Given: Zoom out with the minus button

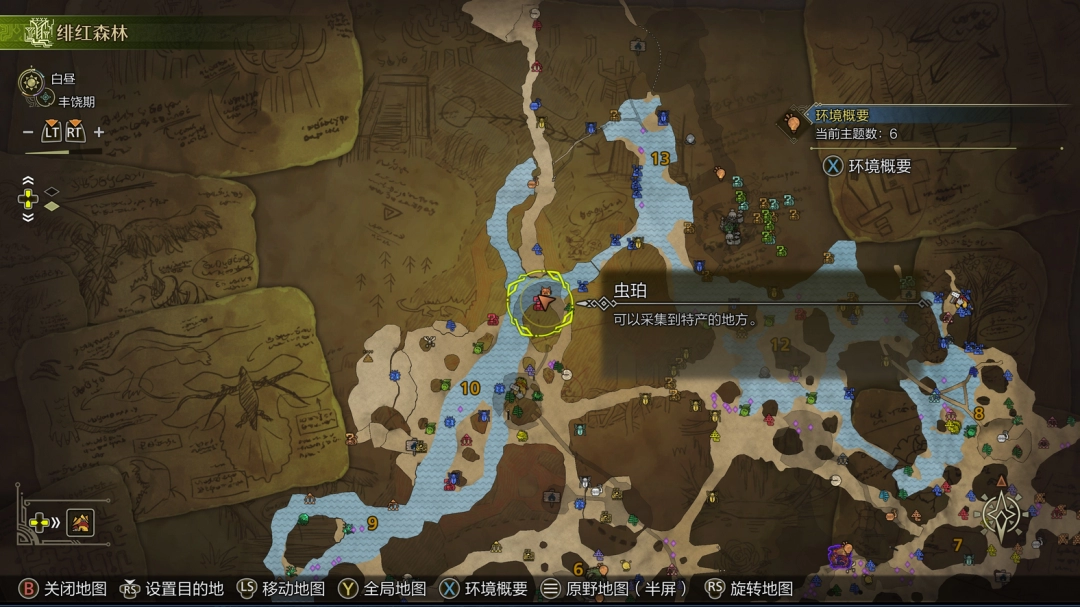Looking at the screenshot, I should click(x=28, y=132).
